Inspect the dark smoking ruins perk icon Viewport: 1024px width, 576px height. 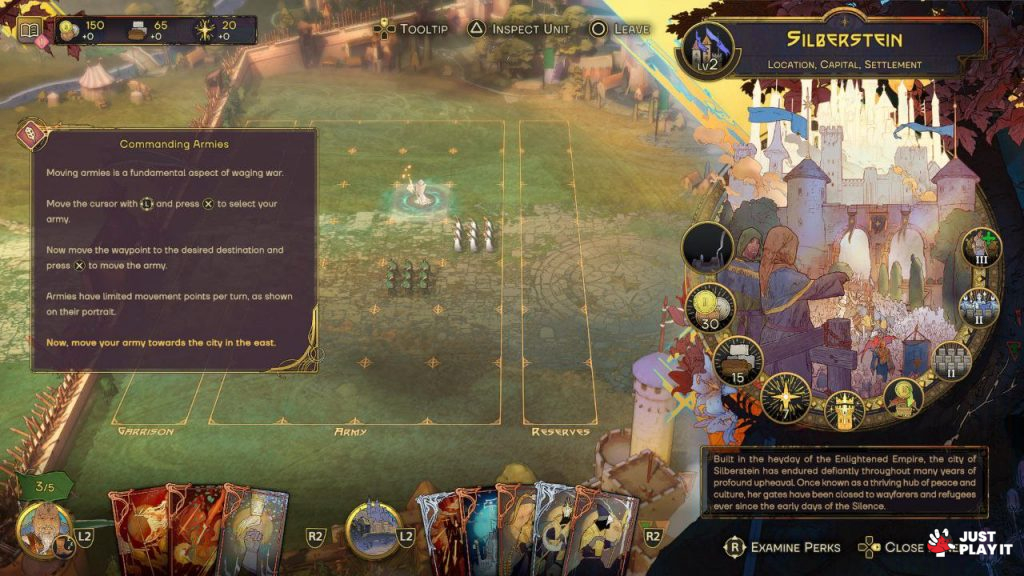tap(708, 248)
